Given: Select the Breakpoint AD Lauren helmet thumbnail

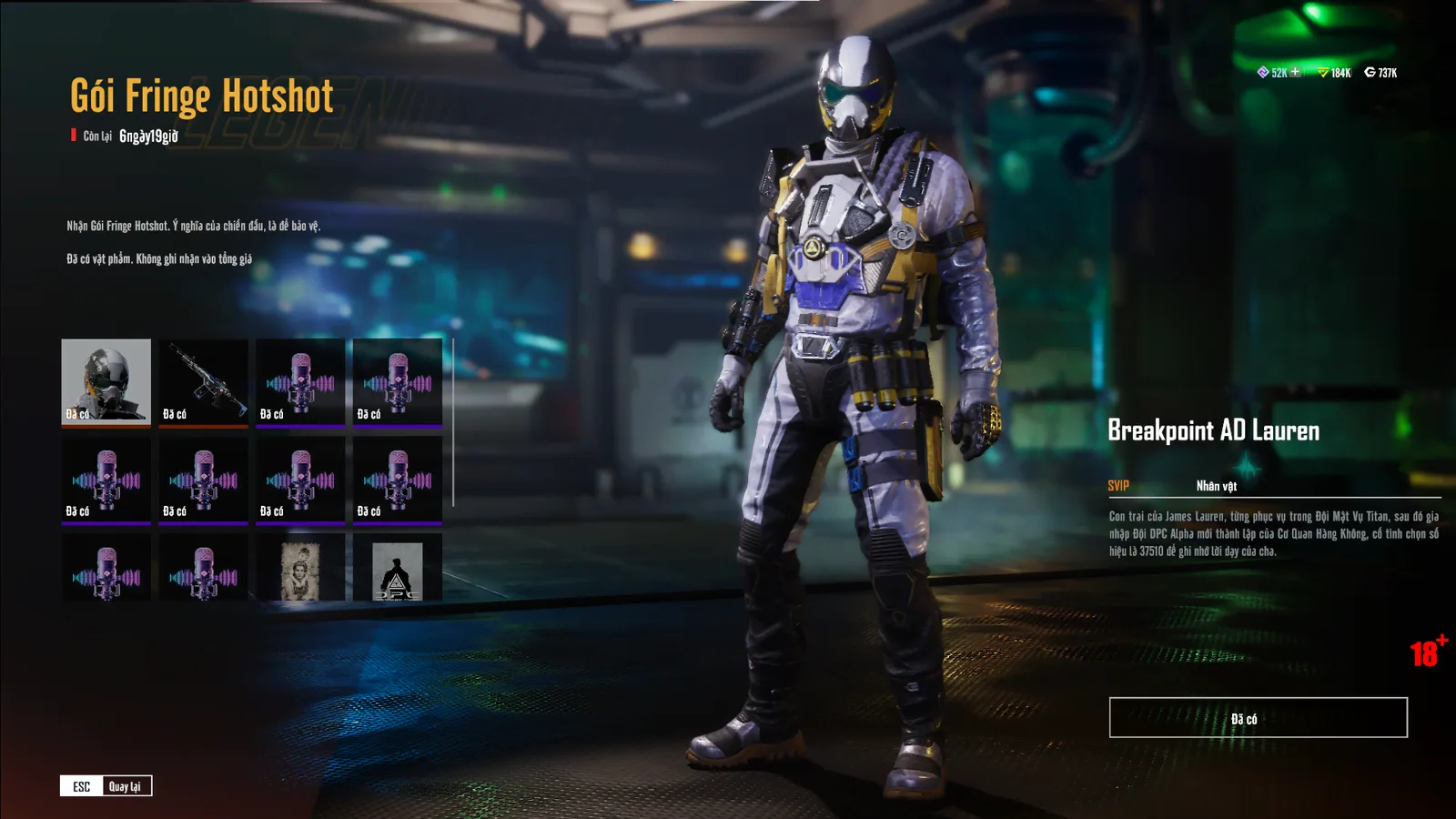Looking at the screenshot, I should coord(106,380).
